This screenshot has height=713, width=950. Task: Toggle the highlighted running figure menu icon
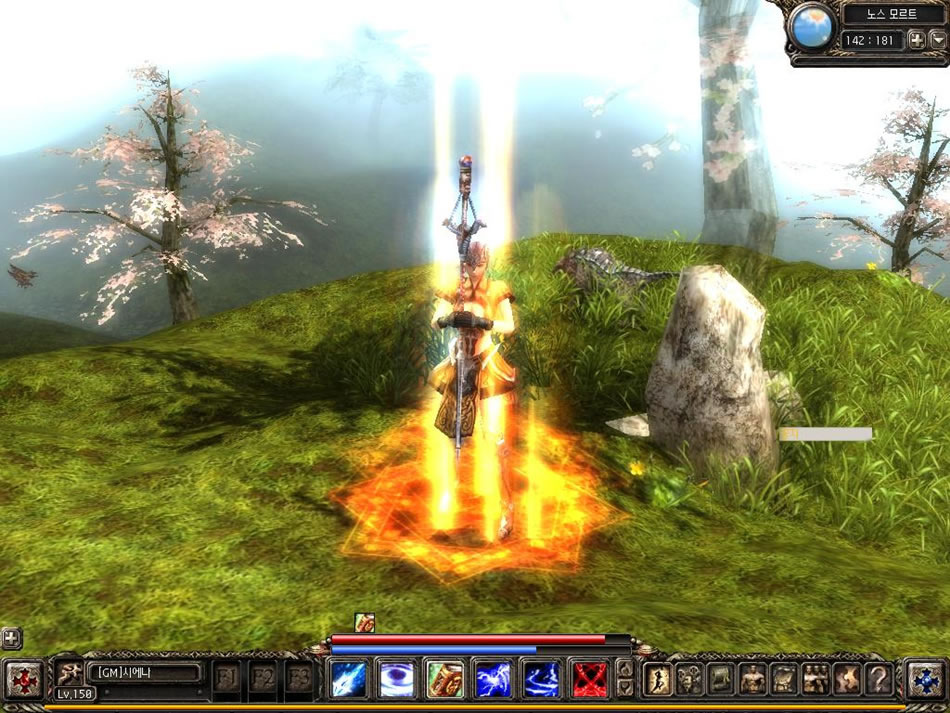pos(657,679)
